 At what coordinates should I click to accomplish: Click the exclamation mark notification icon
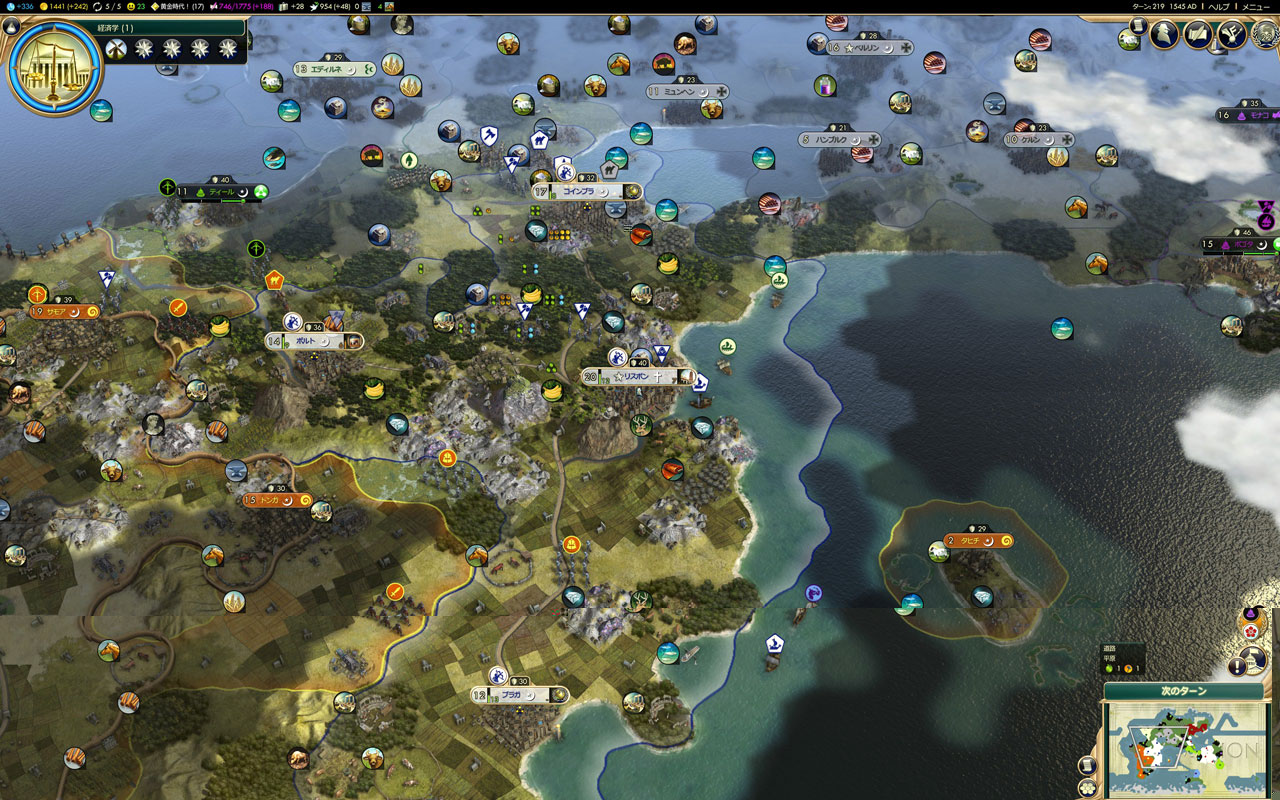point(1240,666)
